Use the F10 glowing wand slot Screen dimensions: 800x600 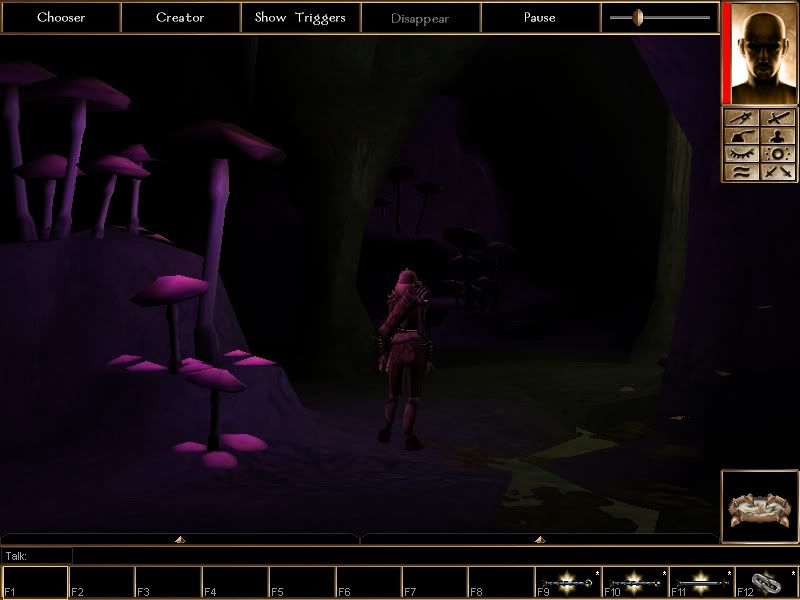click(634, 582)
